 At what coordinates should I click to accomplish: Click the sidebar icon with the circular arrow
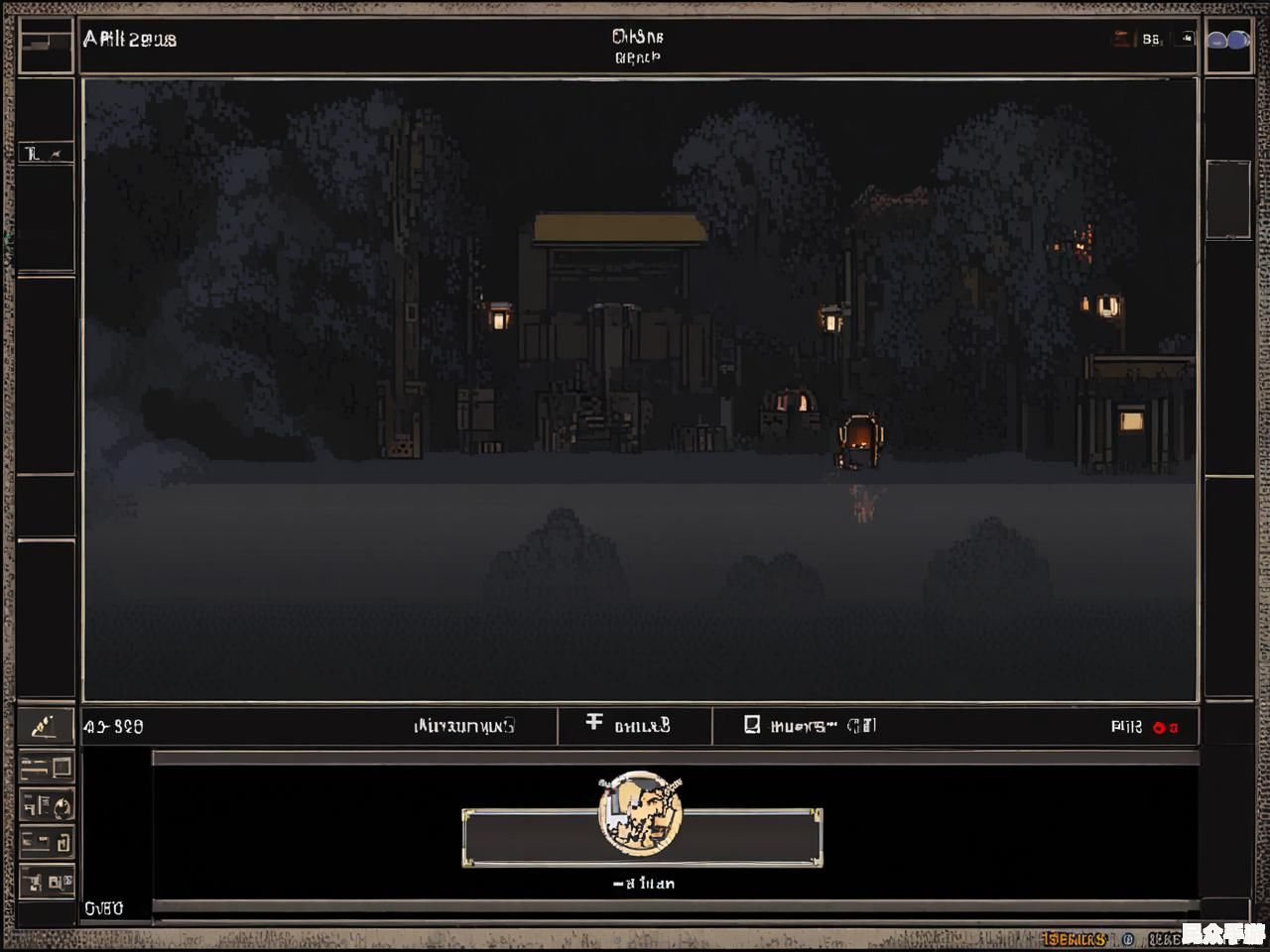[x=47, y=804]
